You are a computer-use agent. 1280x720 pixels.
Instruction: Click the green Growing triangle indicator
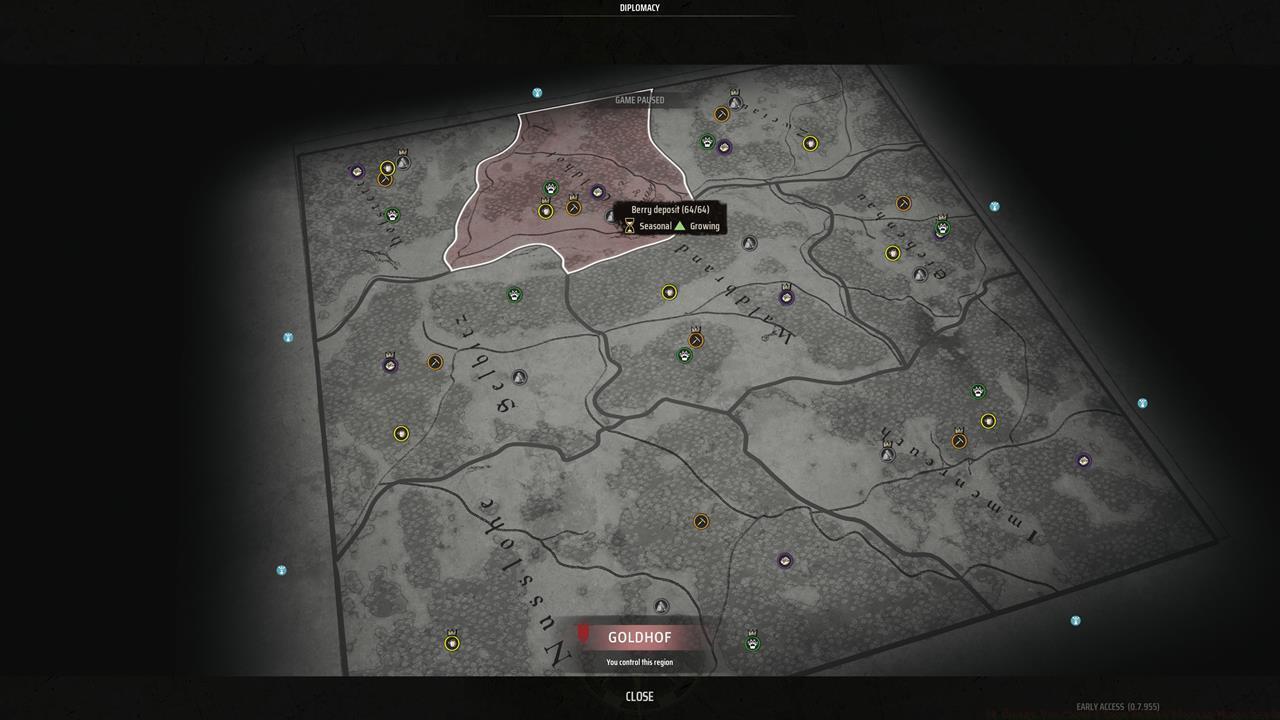point(680,226)
